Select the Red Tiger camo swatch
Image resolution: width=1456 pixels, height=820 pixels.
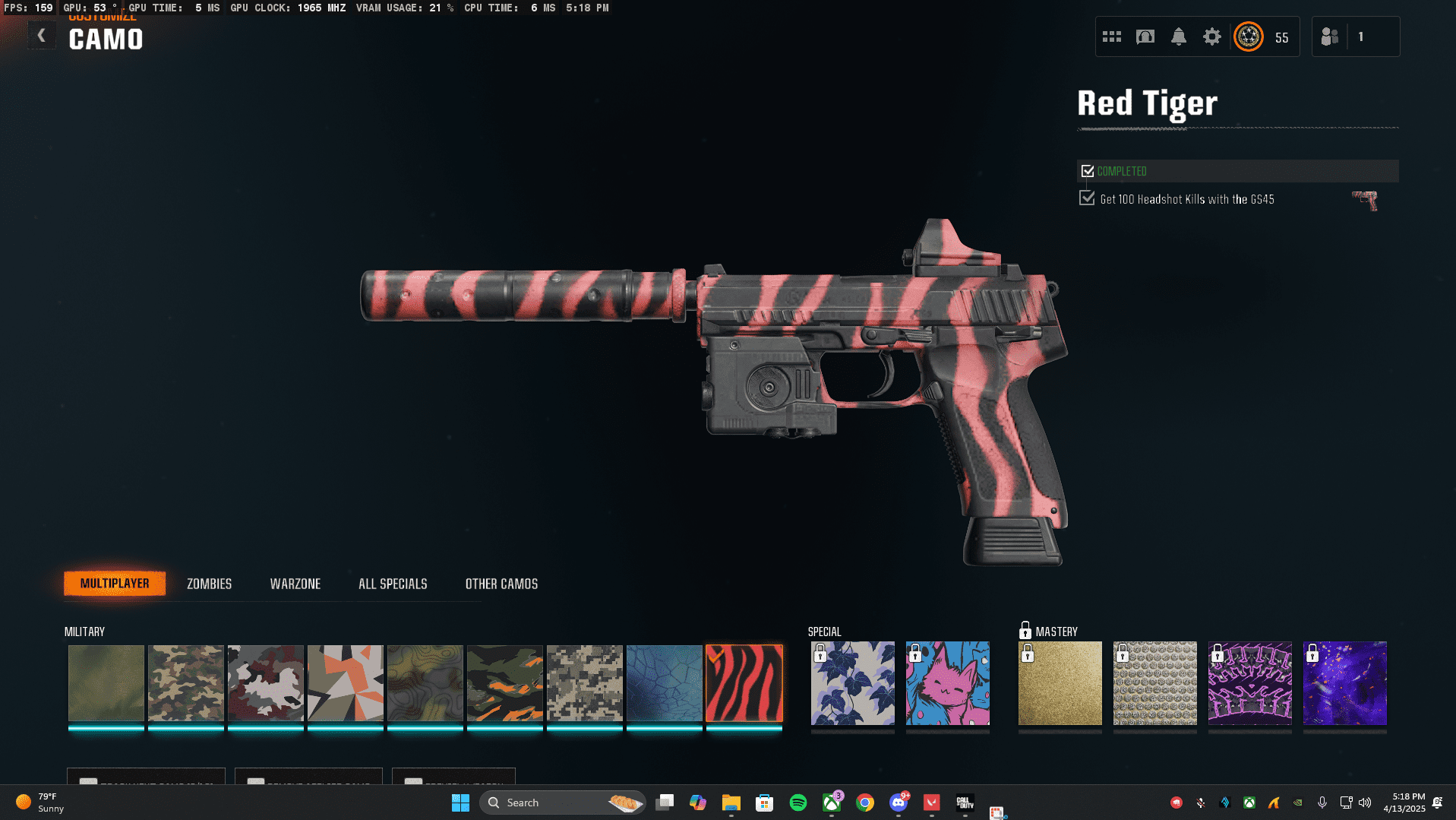[744, 683]
